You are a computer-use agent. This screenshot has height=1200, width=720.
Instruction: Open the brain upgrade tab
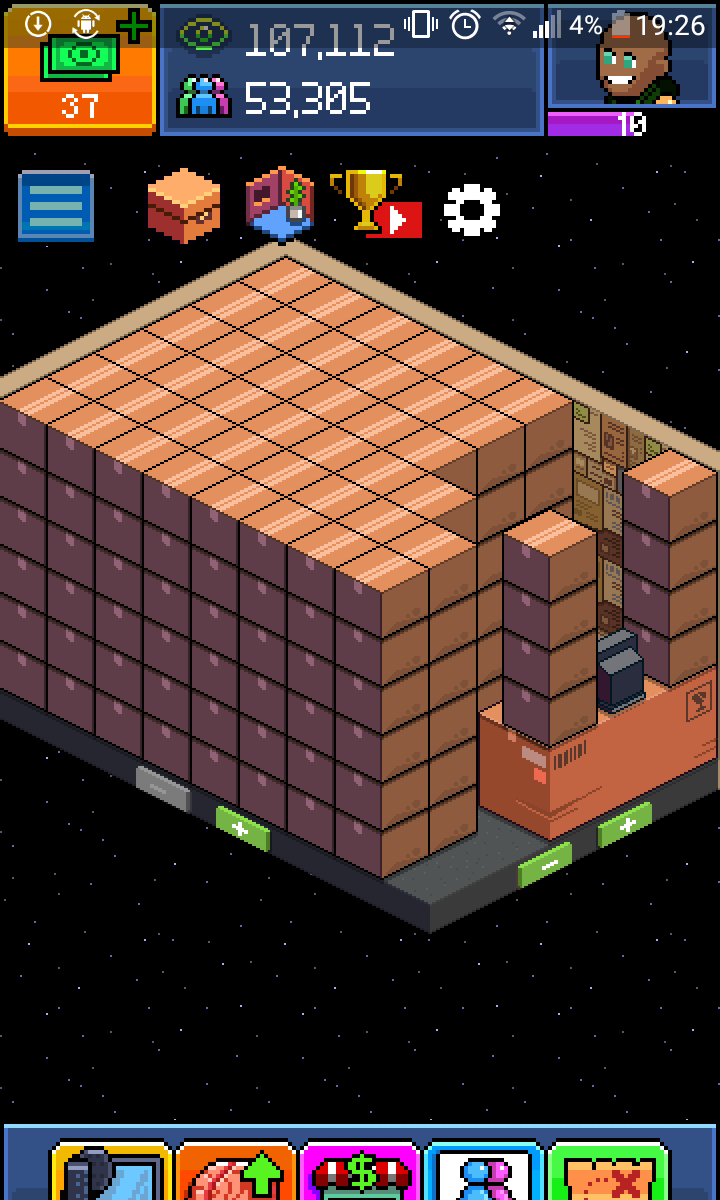point(236,1171)
